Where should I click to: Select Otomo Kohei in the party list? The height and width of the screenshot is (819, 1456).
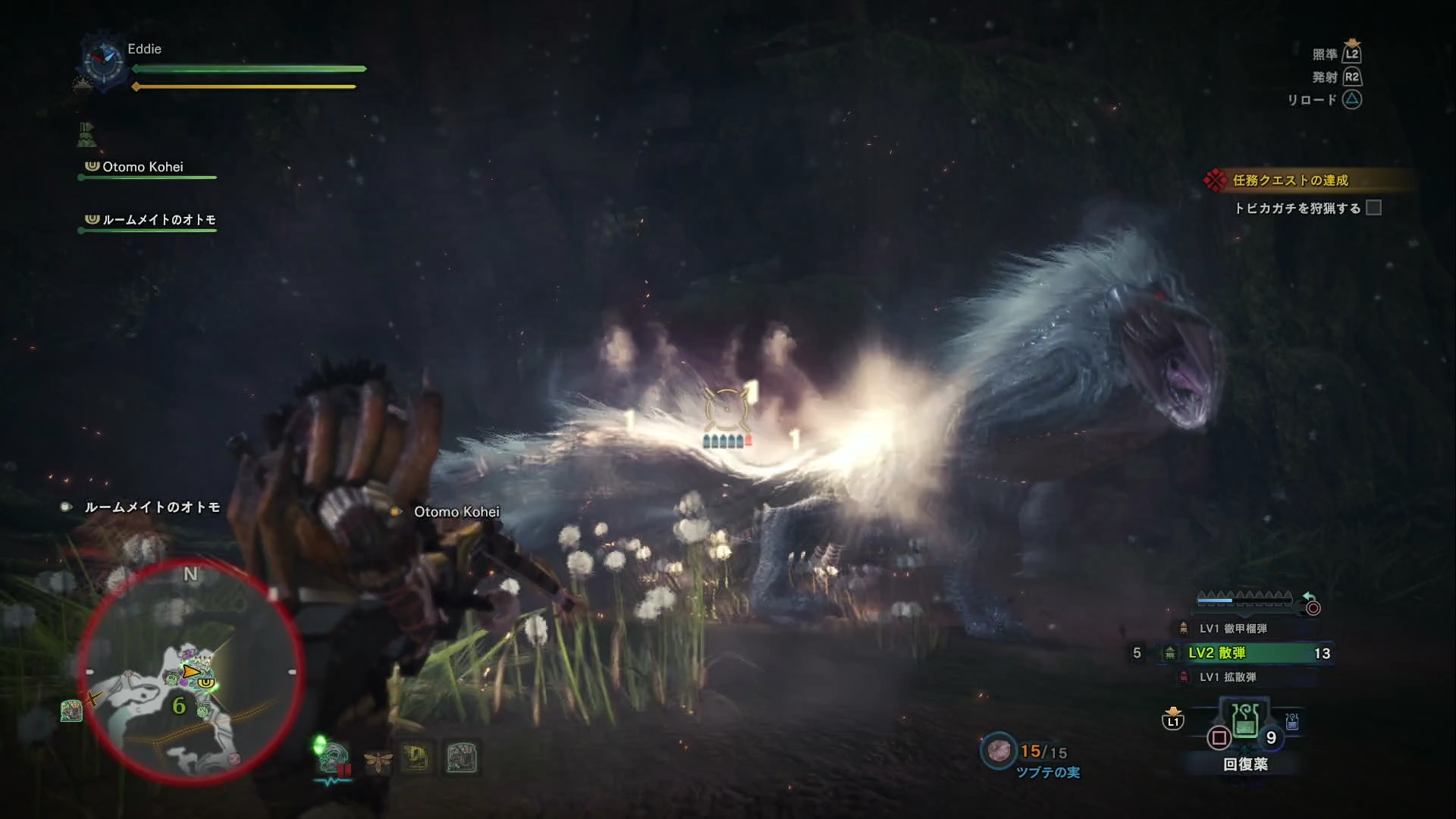tap(143, 167)
